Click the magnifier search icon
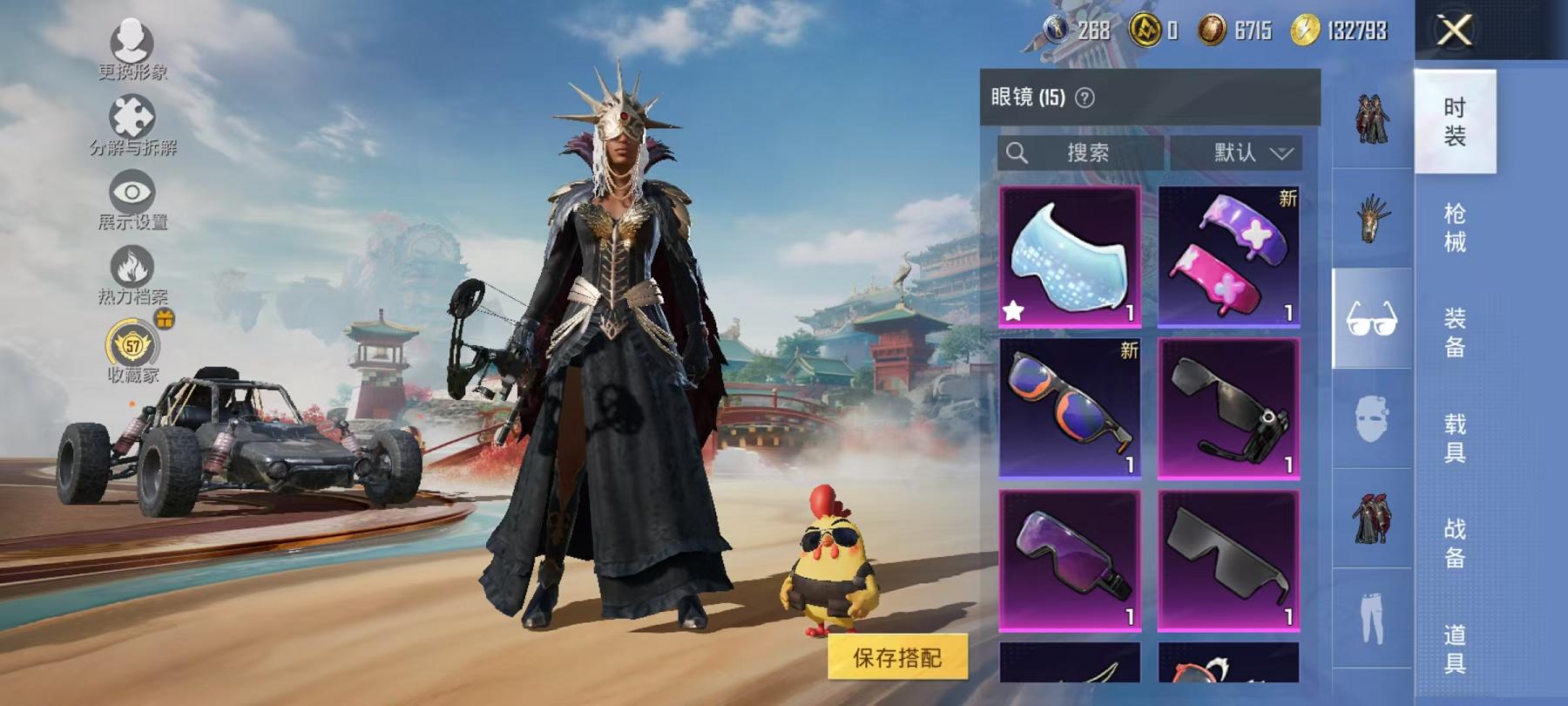 [1017, 150]
